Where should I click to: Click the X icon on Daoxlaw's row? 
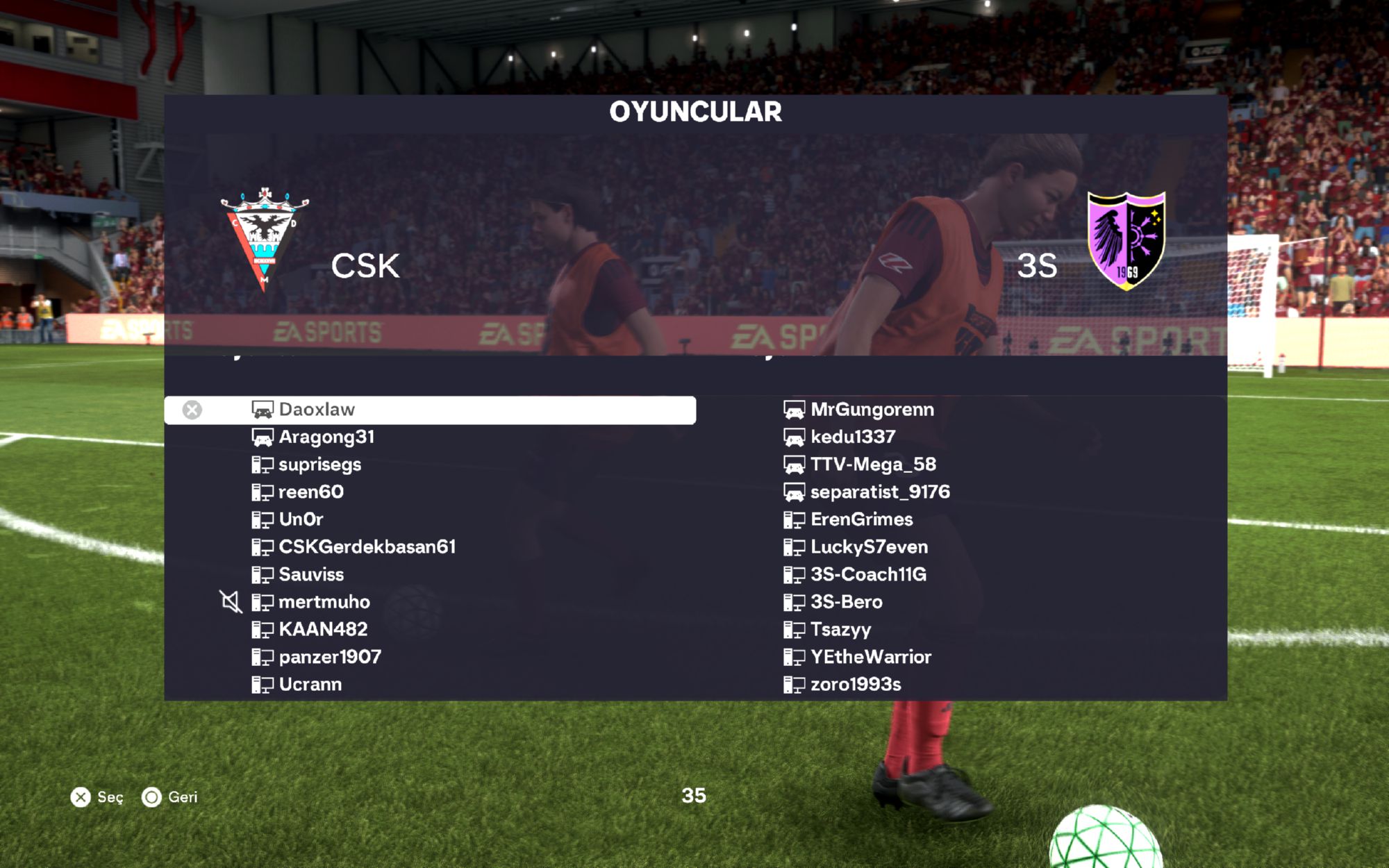point(192,410)
